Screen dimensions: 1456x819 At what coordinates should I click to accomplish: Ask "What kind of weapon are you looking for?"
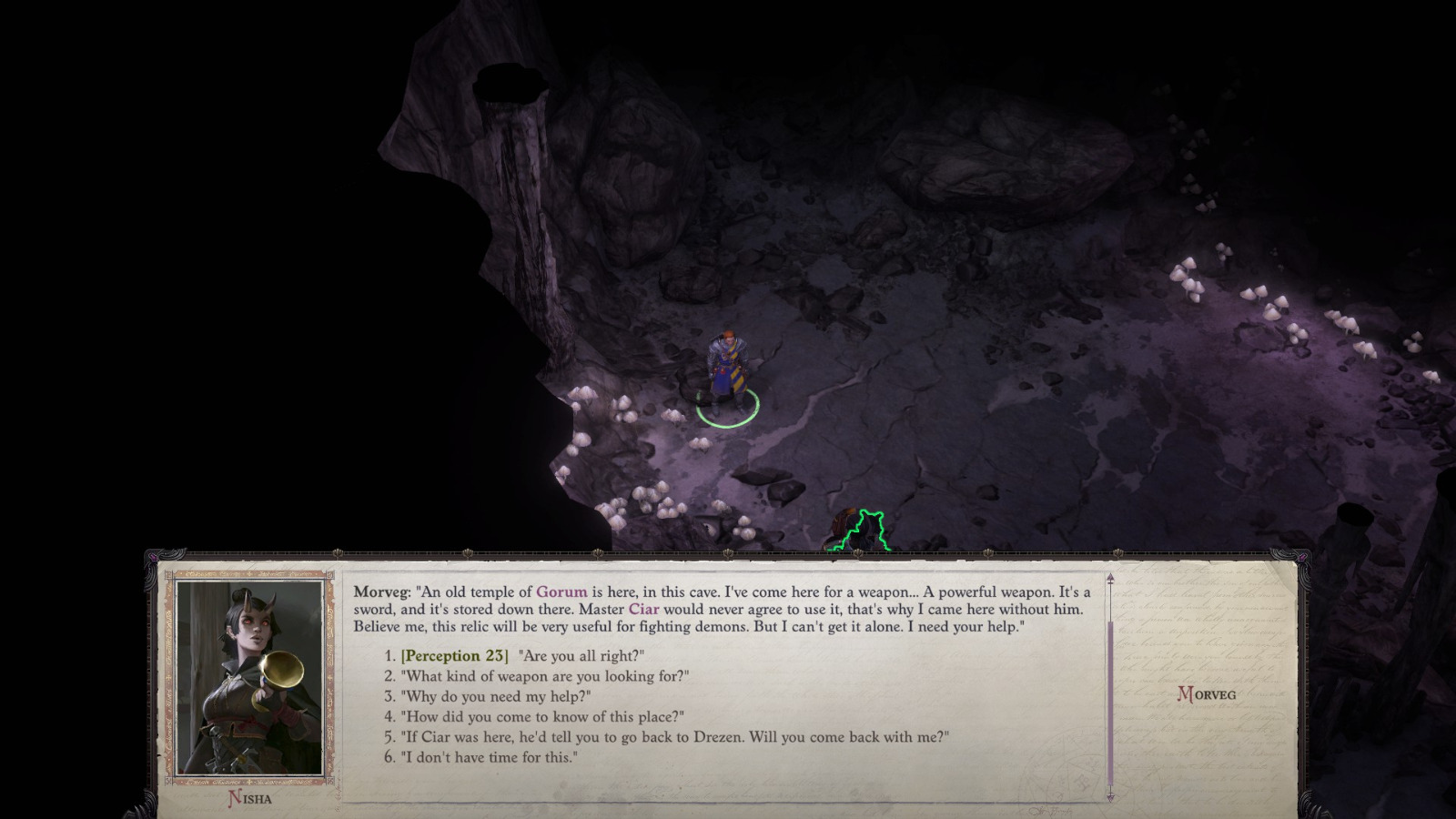(537, 676)
